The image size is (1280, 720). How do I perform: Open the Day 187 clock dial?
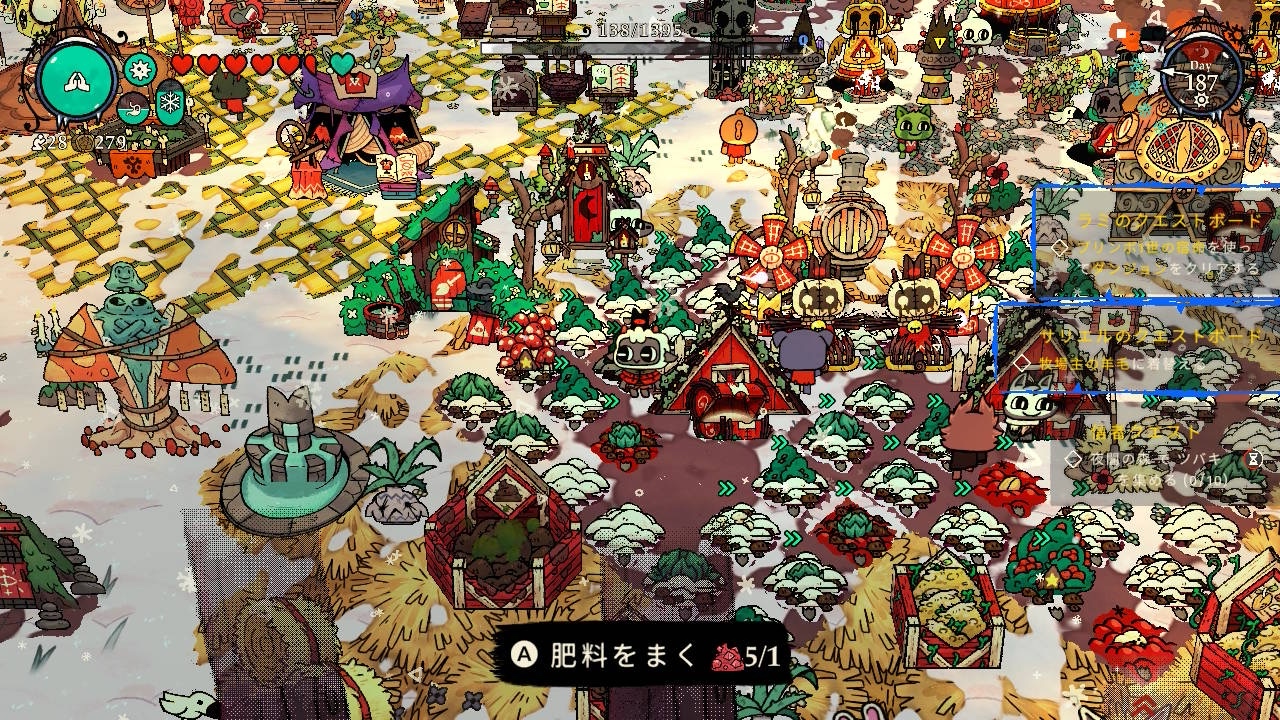pyautogui.click(x=1201, y=78)
